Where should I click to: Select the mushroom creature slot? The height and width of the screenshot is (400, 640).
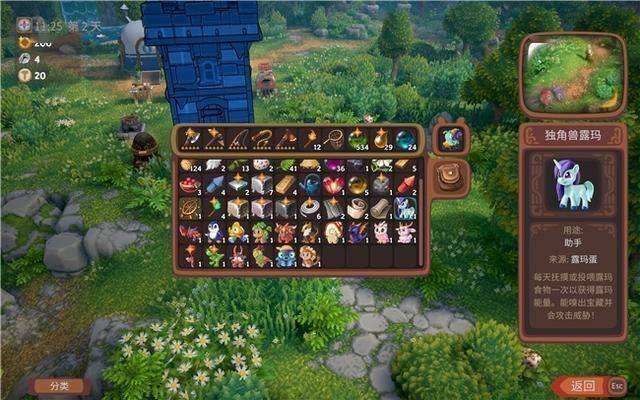[x=333, y=232]
